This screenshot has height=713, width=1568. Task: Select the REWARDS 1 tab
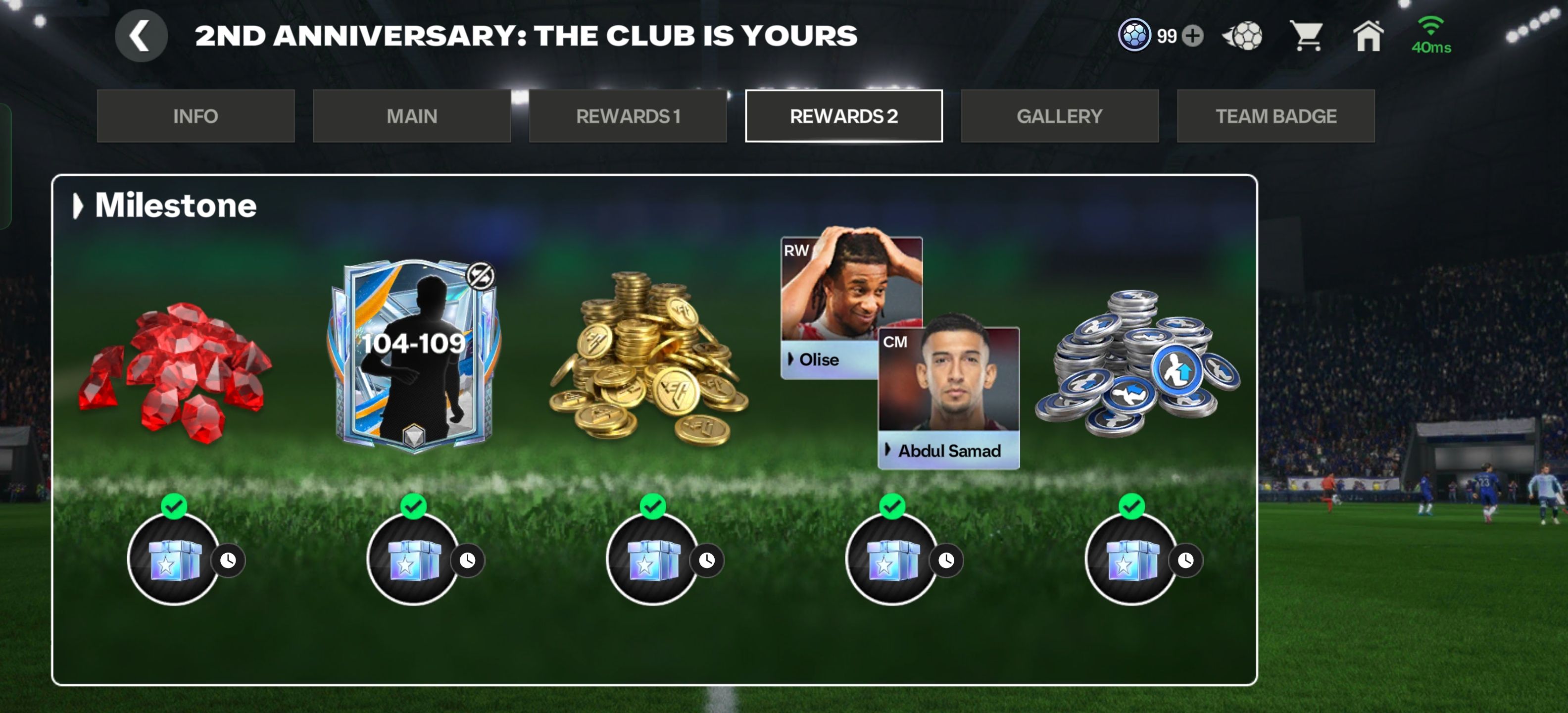click(x=628, y=116)
